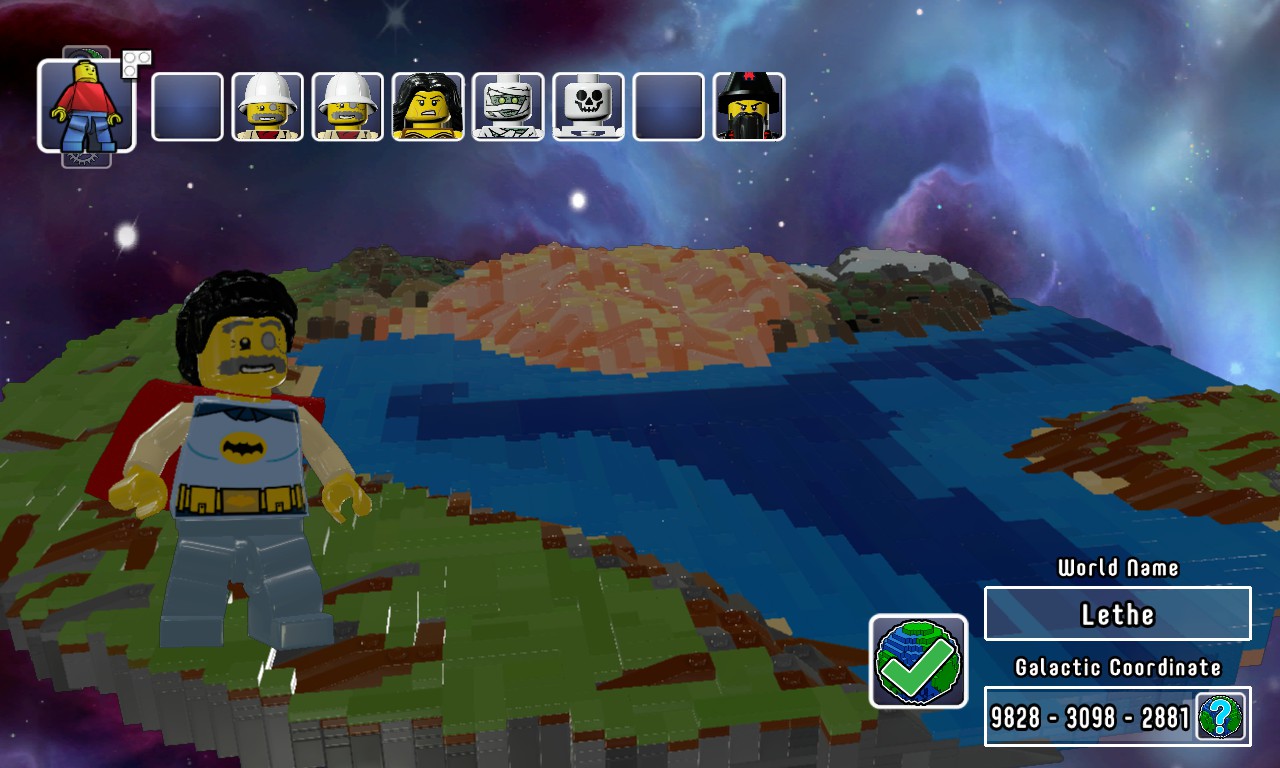Select the skeleton character portrait
Viewport: 1280px width, 768px height.
pos(588,107)
